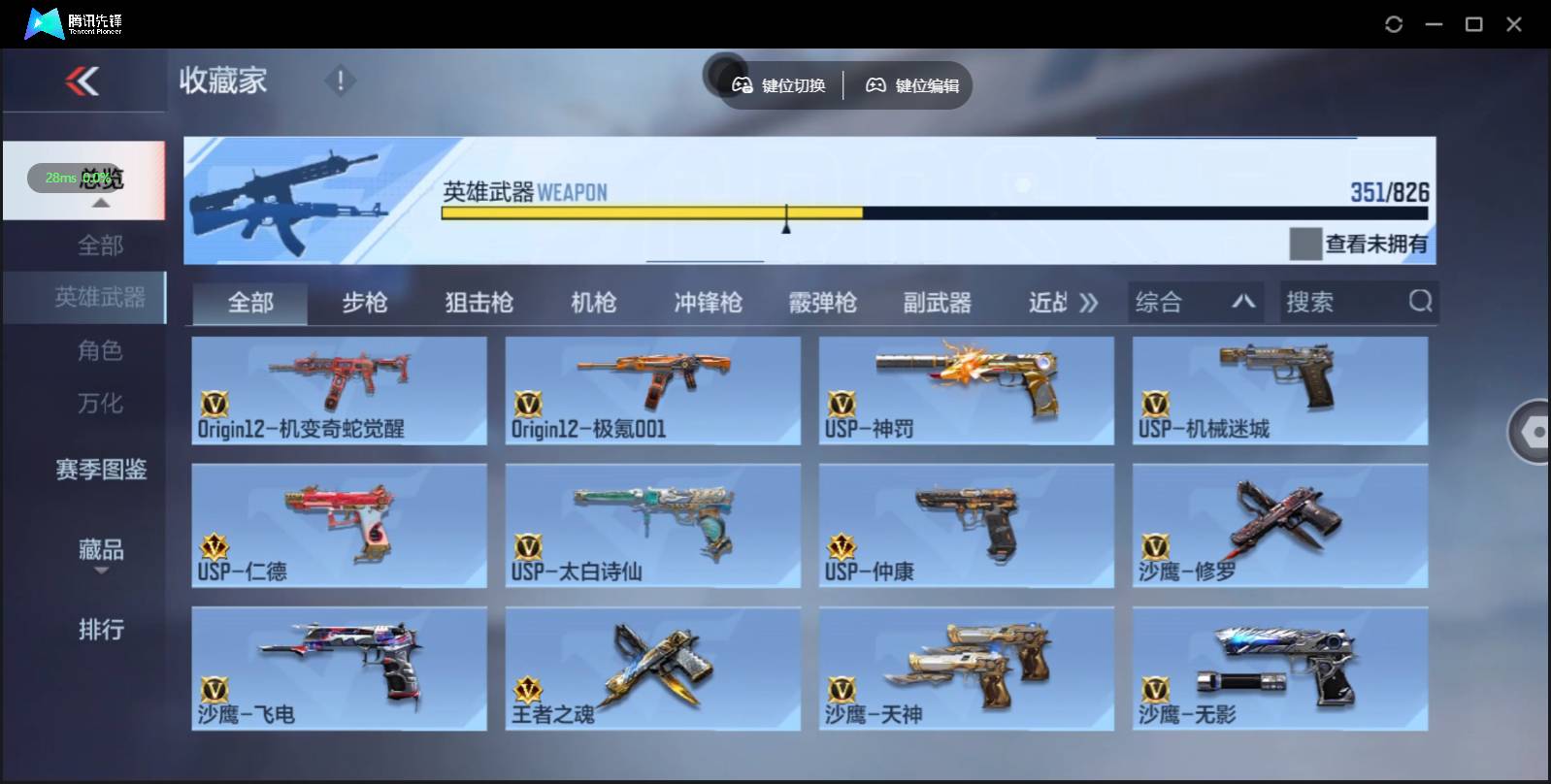The height and width of the screenshot is (784, 1551).
Task: Click the refresh icon in the title bar
Action: [x=1394, y=23]
